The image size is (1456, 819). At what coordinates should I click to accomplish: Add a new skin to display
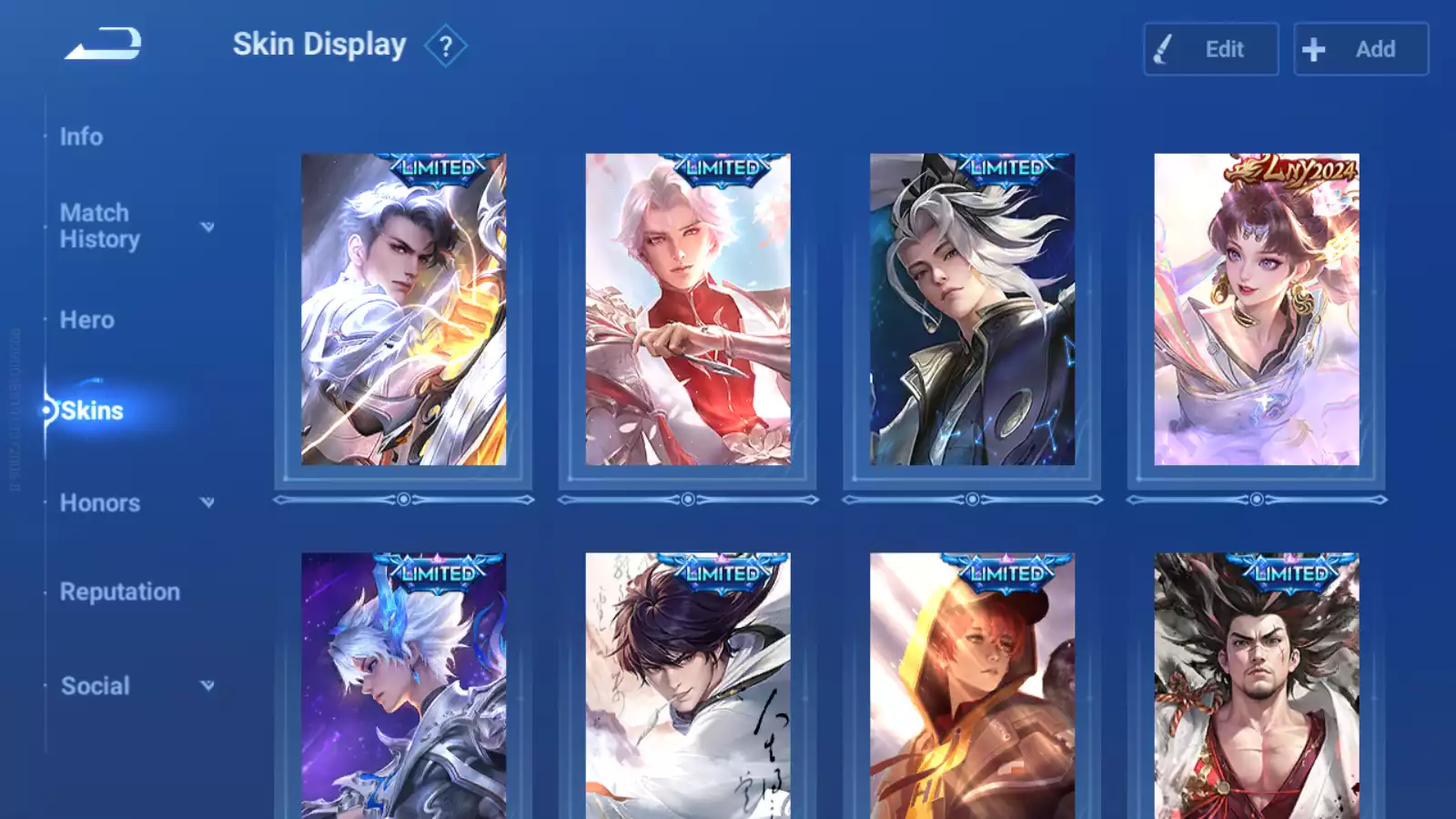(1360, 49)
